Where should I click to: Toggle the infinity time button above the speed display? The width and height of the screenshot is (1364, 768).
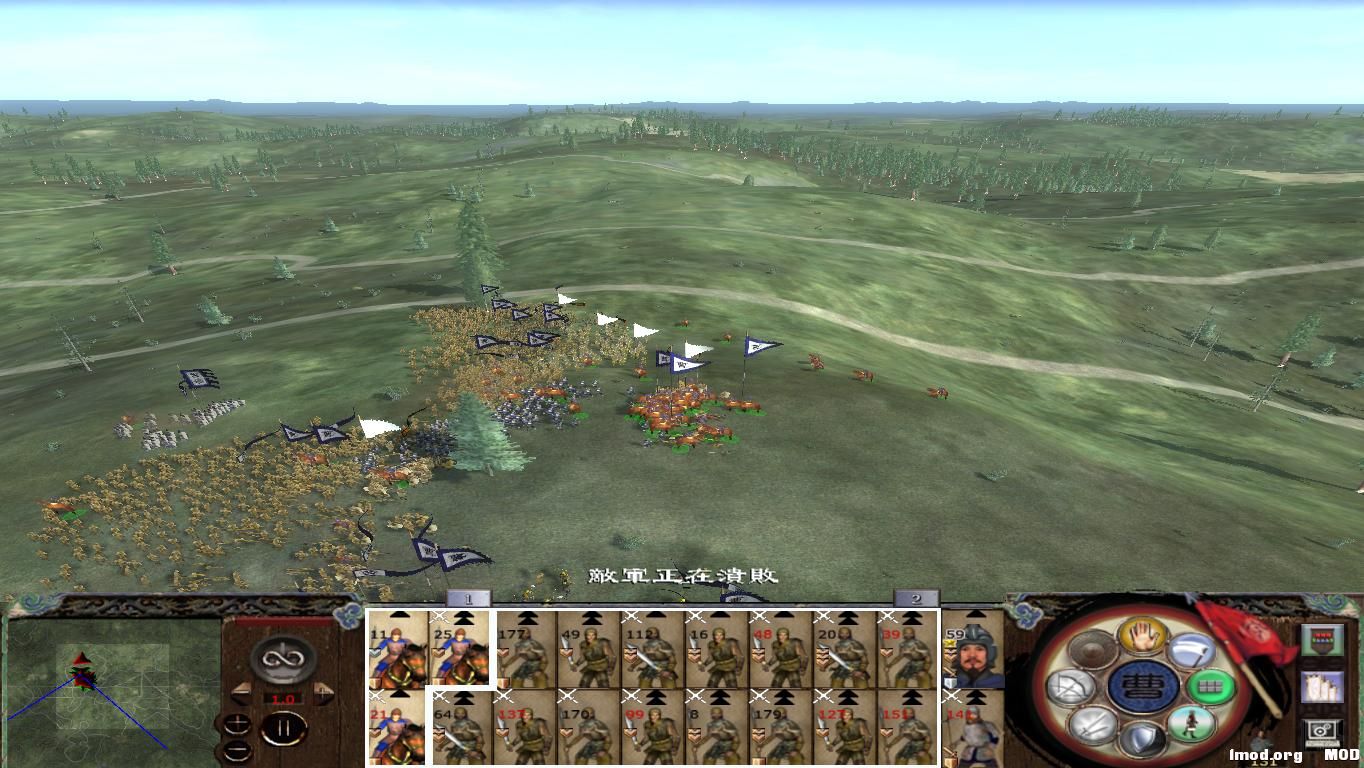pos(282,658)
